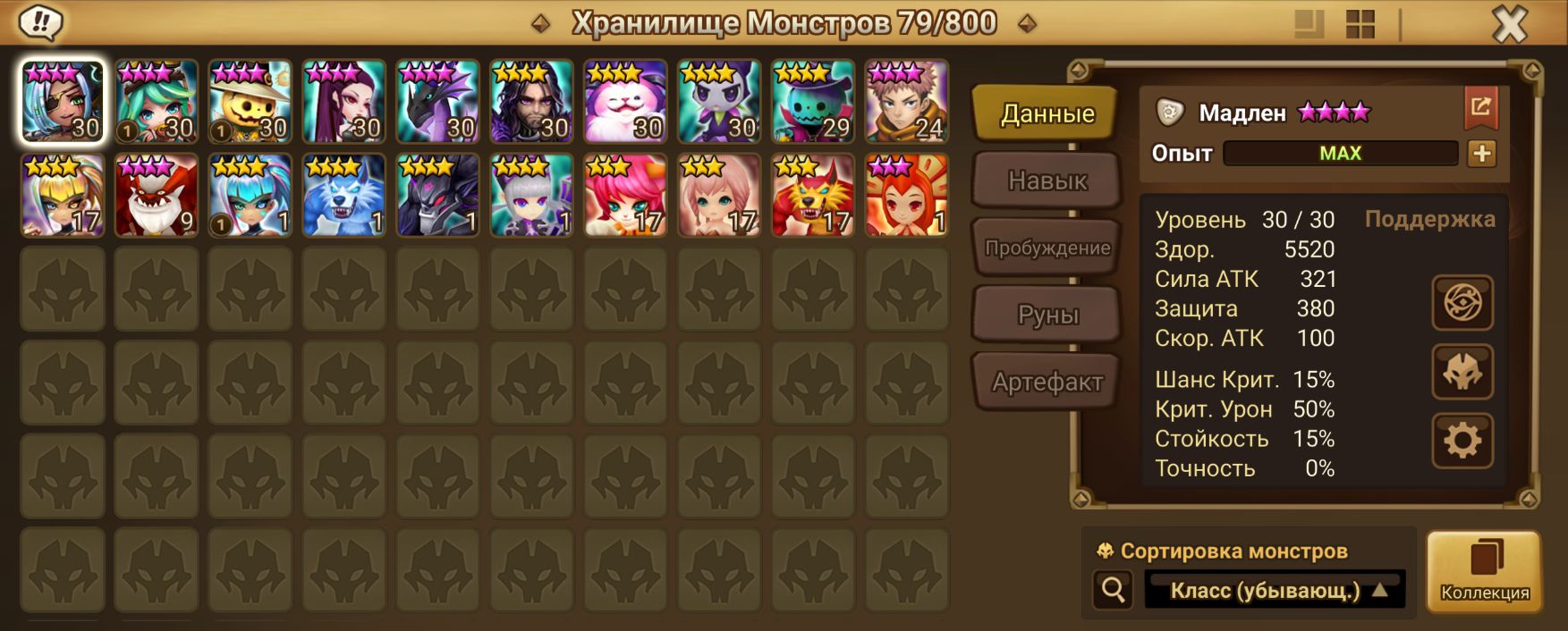Screen dimensions: 1568x631
Task: Open the chat speech bubble icon
Action: pyautogui.click(x=39, y=22)
